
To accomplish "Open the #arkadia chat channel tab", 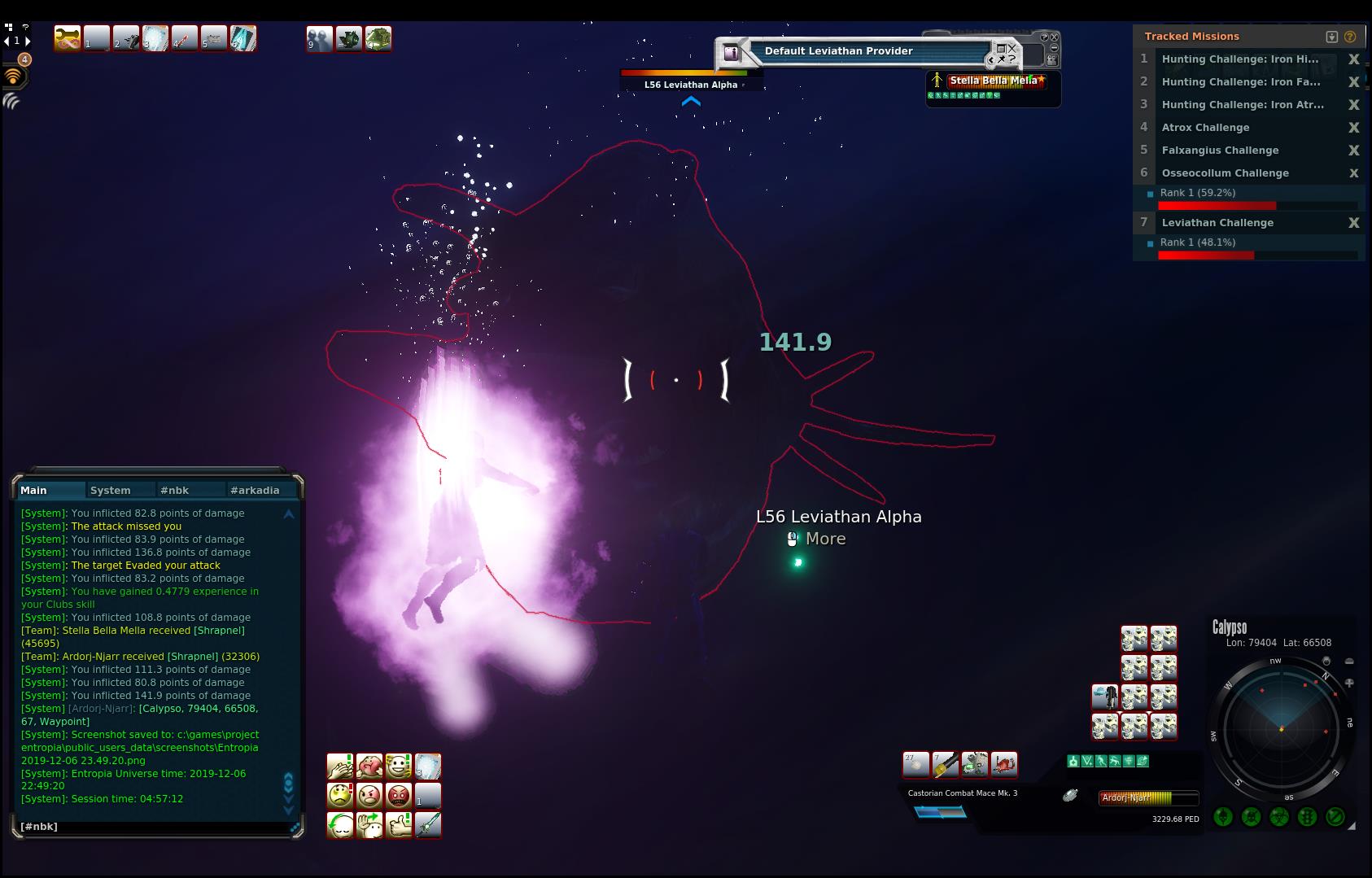I will [255, 490].
